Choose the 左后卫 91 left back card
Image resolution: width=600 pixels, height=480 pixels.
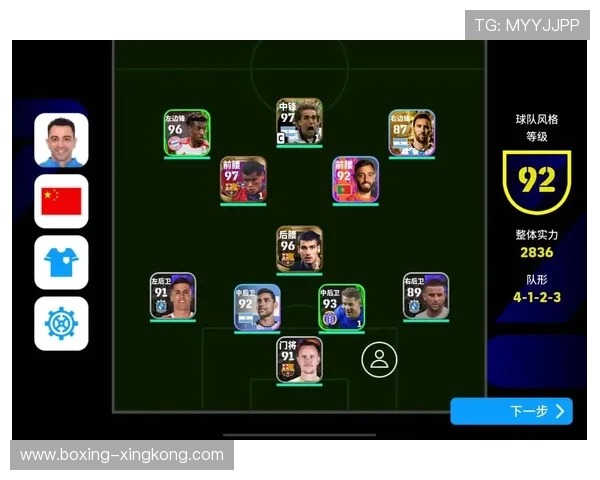coord(173,296)
